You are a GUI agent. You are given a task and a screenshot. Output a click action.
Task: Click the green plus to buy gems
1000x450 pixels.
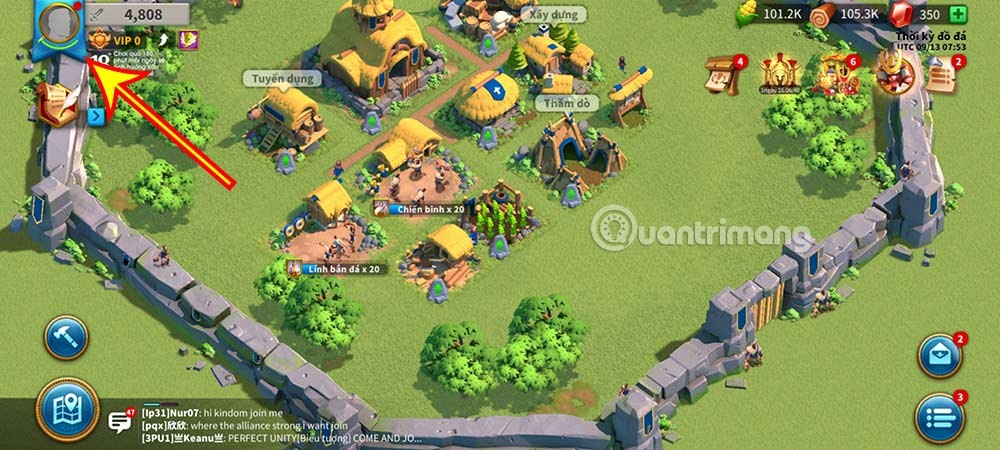958,14
